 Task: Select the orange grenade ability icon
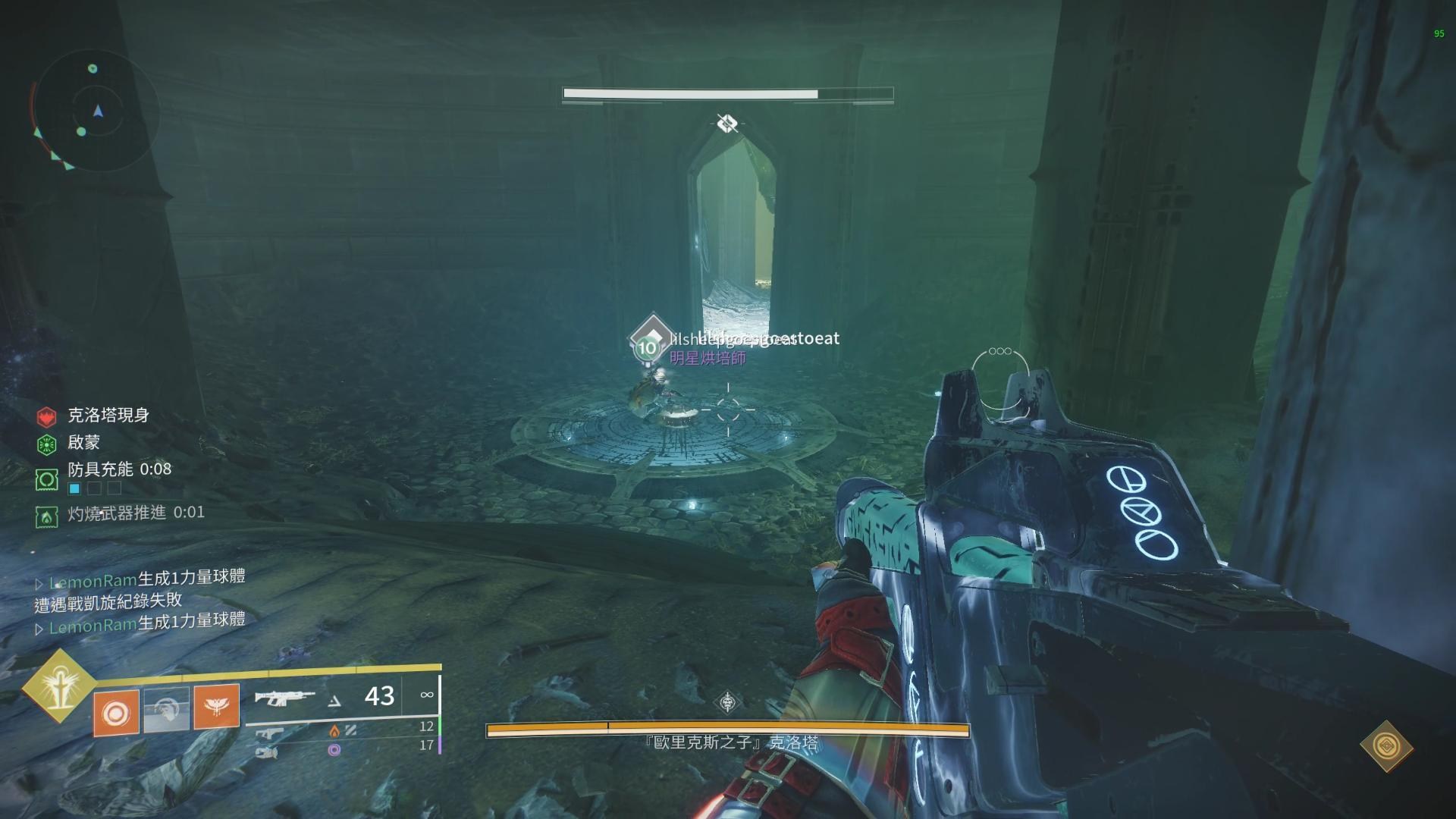click(x=116, y=712)
